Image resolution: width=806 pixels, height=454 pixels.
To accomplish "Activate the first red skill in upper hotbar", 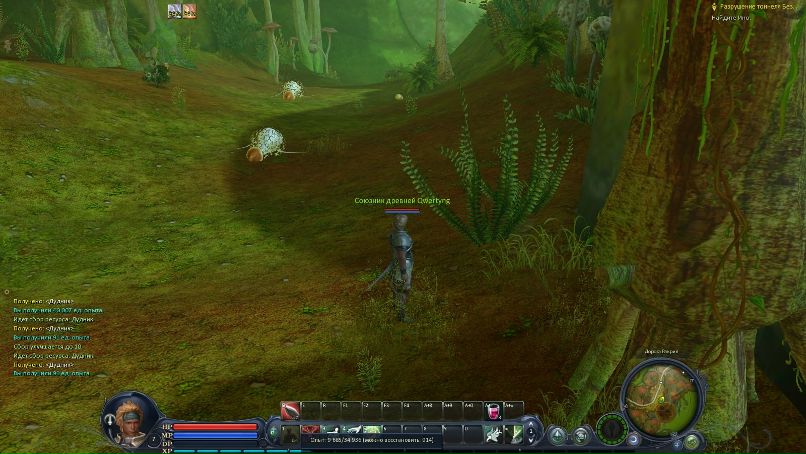I will (x=289, y=411).
